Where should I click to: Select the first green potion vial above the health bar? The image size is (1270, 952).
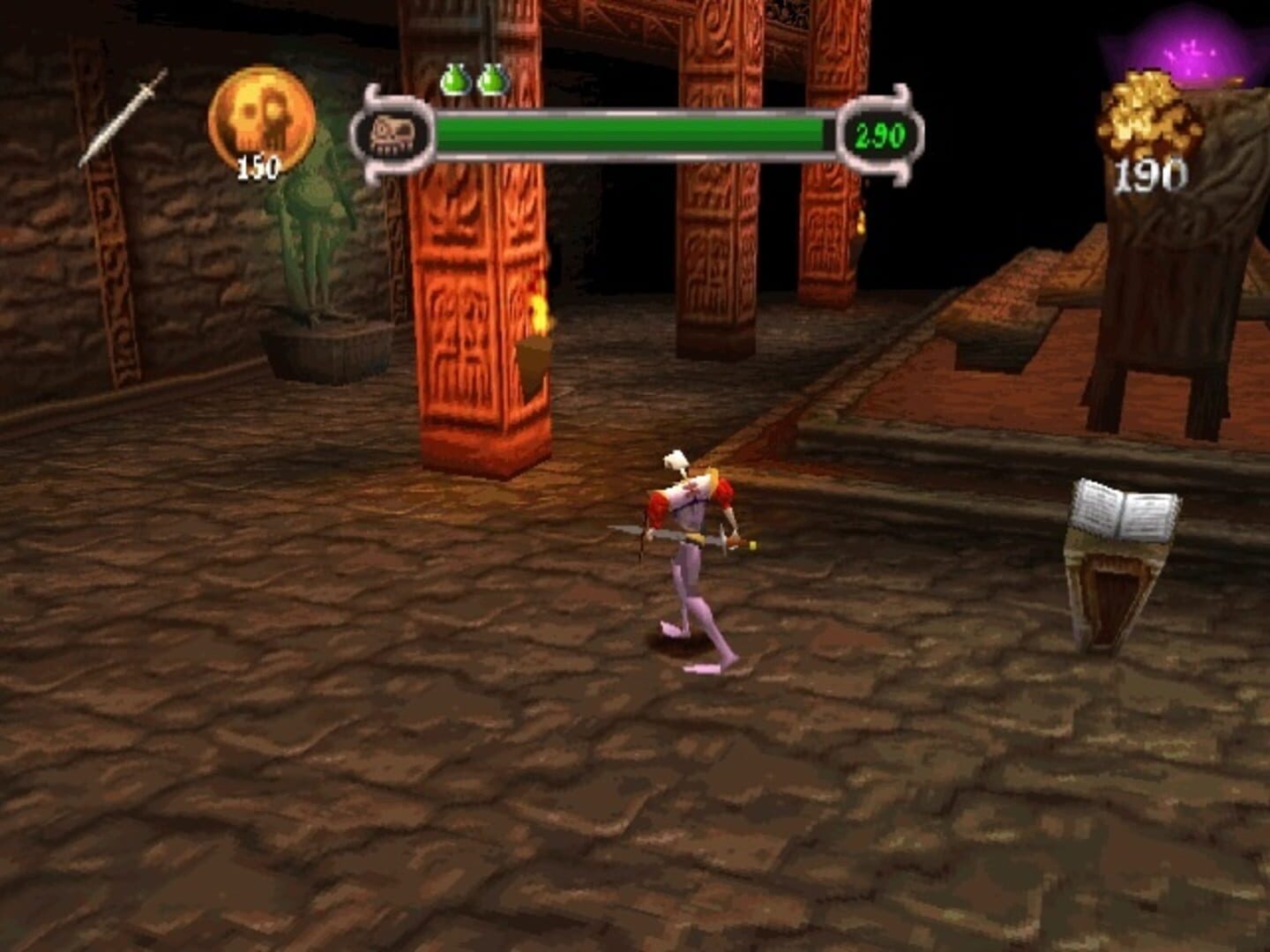(x=457, y=80)
